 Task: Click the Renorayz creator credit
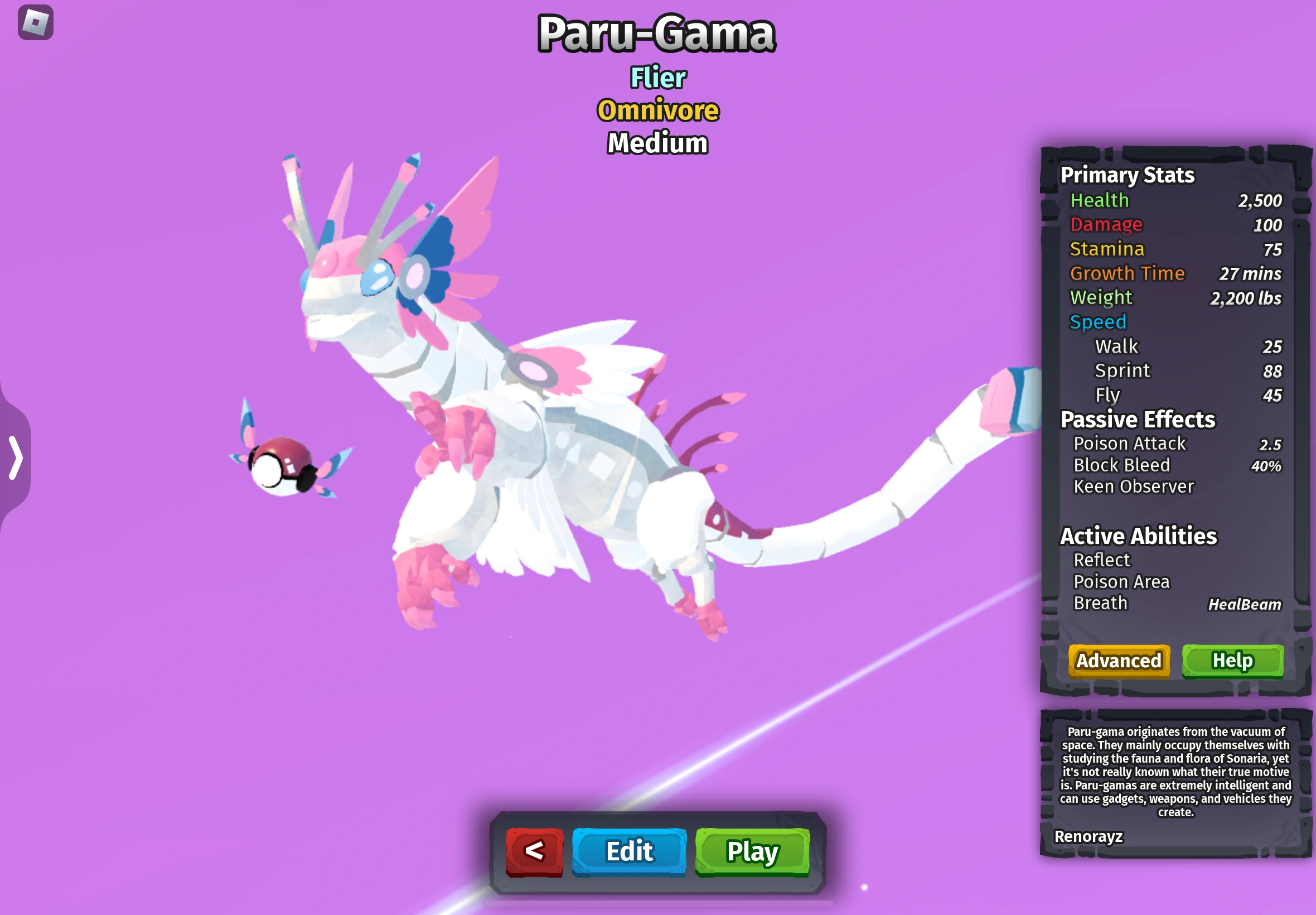coord(1088,837)
